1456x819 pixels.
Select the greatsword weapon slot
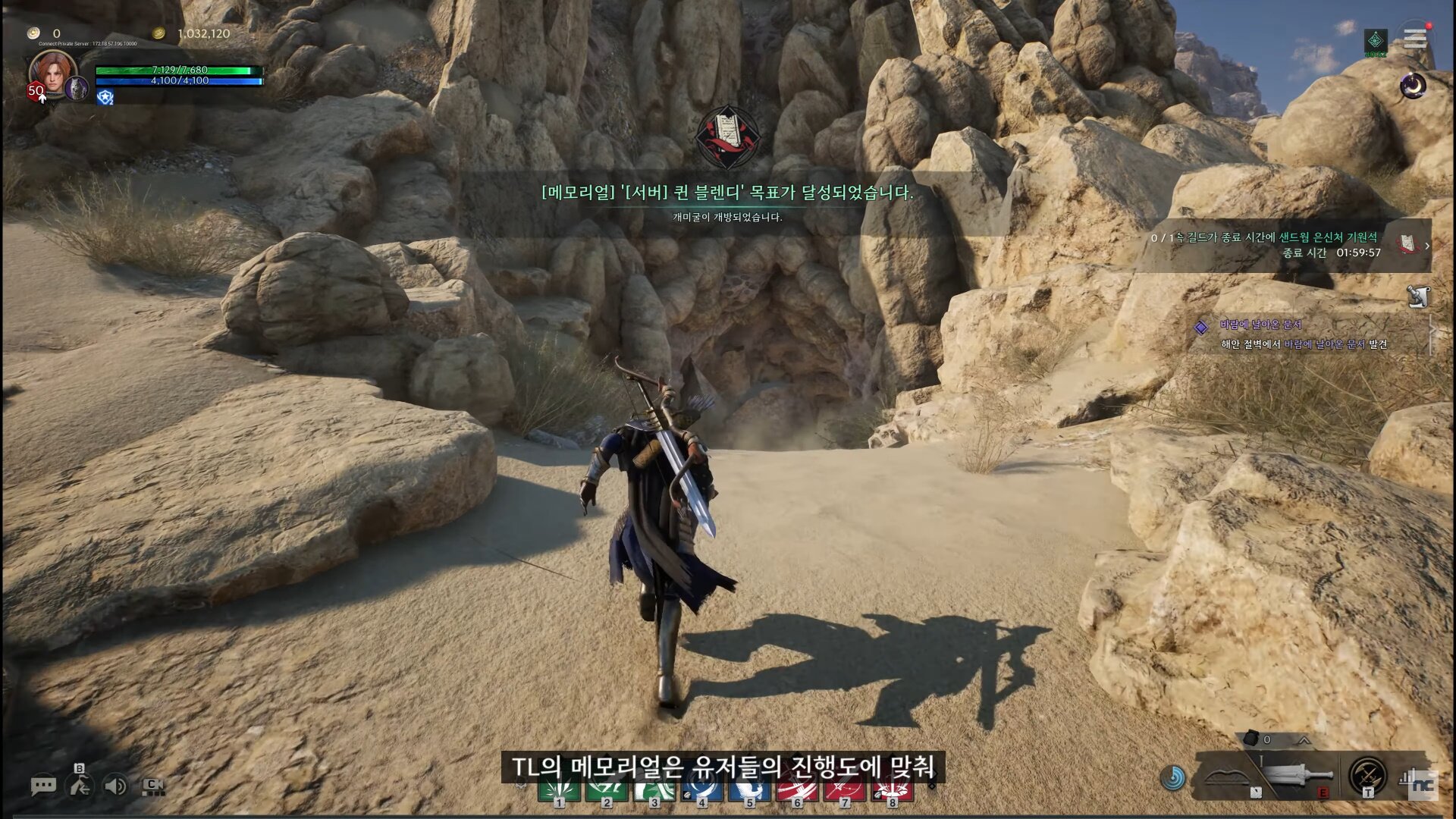click(1298, 777)
